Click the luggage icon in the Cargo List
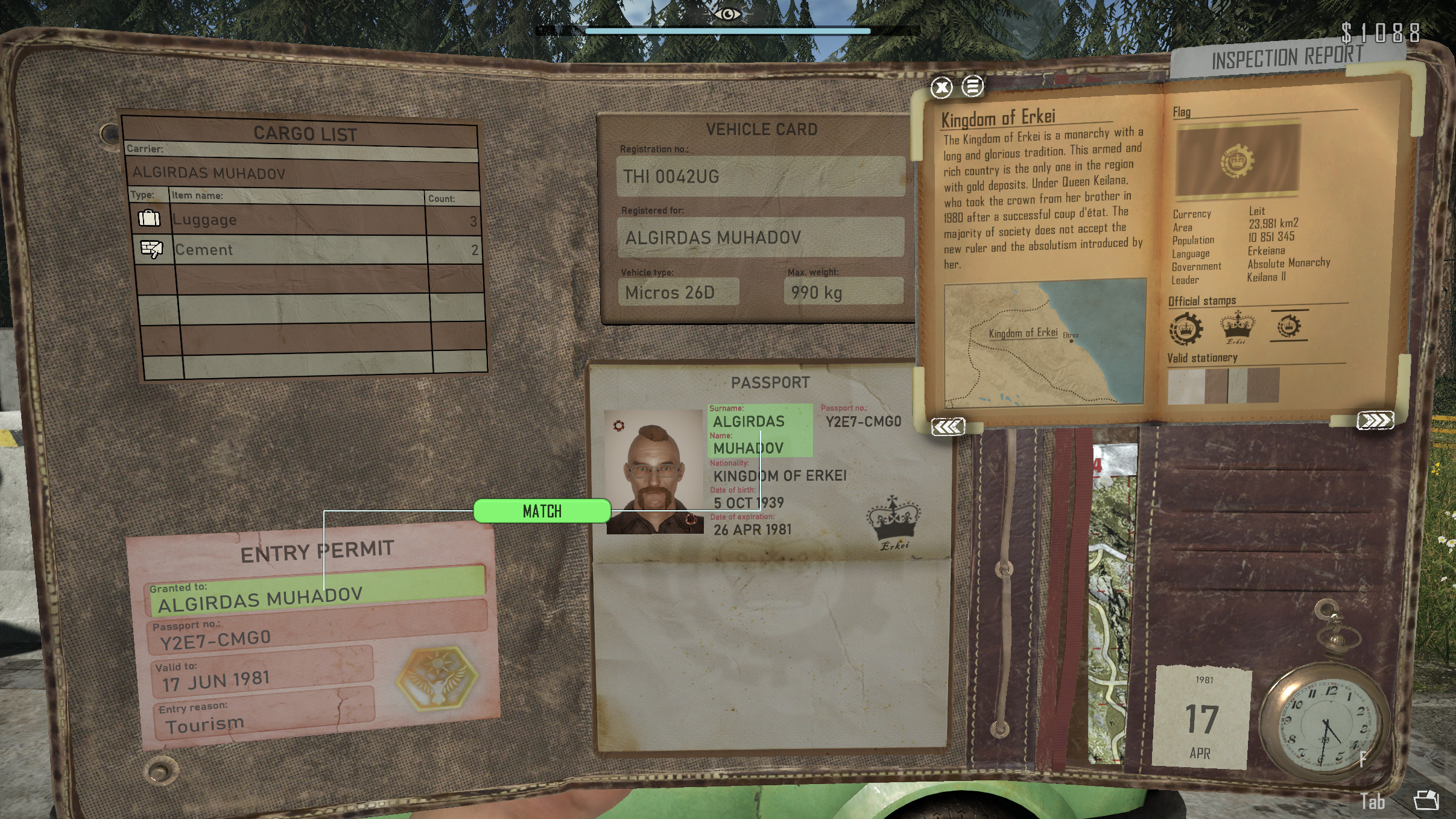The image size is (1456, 819). tap(150, 218)
